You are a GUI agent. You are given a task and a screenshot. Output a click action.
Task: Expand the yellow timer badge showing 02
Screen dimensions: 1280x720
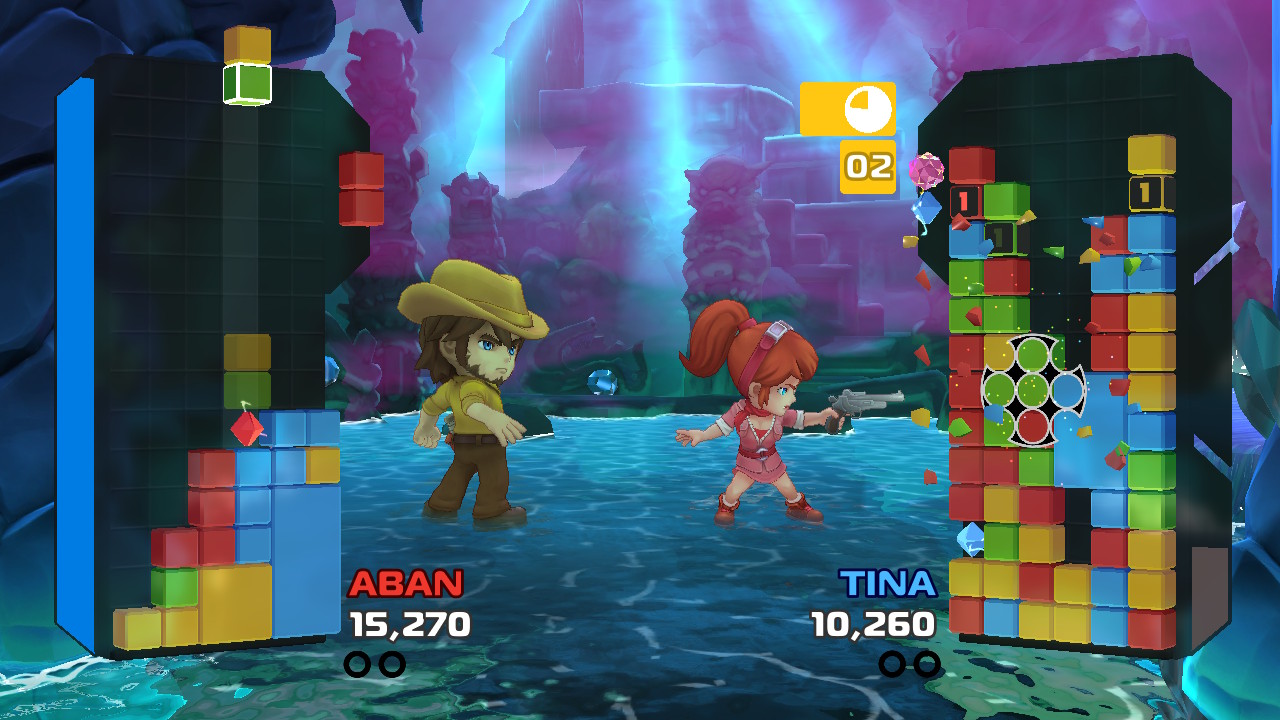[866, 166]
